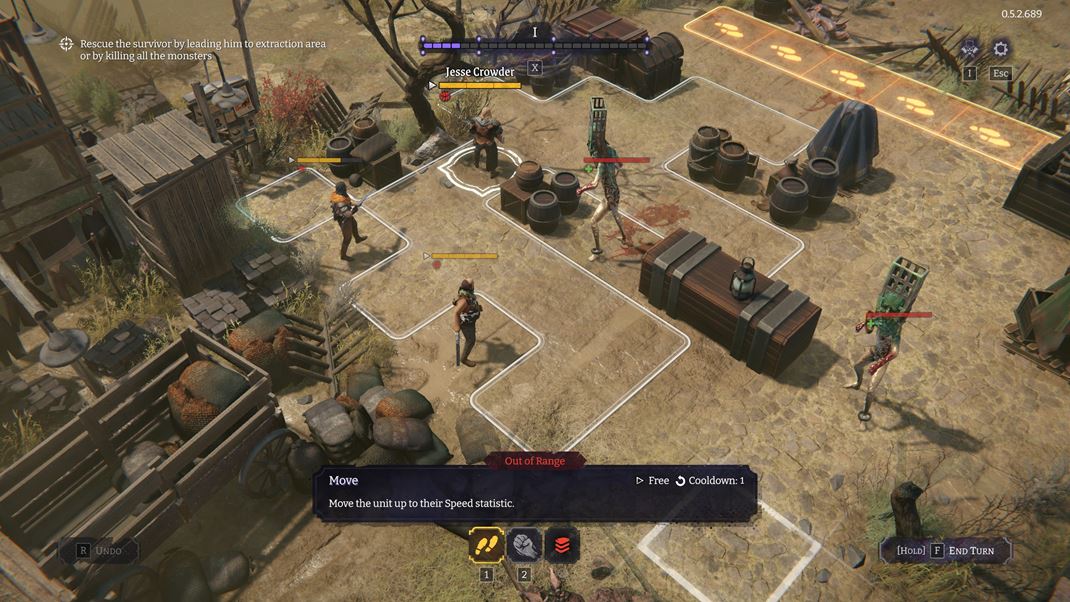Open the squad info panel icon
This screenshot has width=1070, height=602.
969,49
